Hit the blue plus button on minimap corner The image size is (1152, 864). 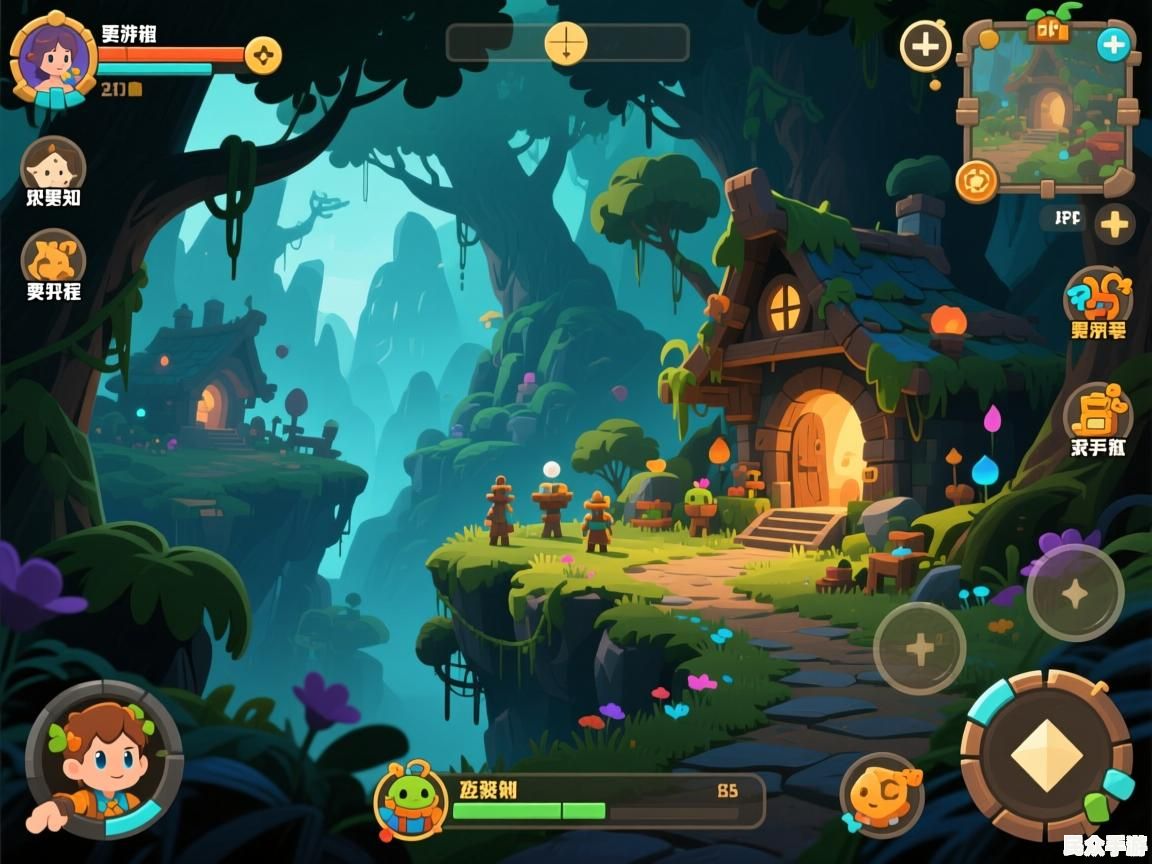(x=1113, y=45)
